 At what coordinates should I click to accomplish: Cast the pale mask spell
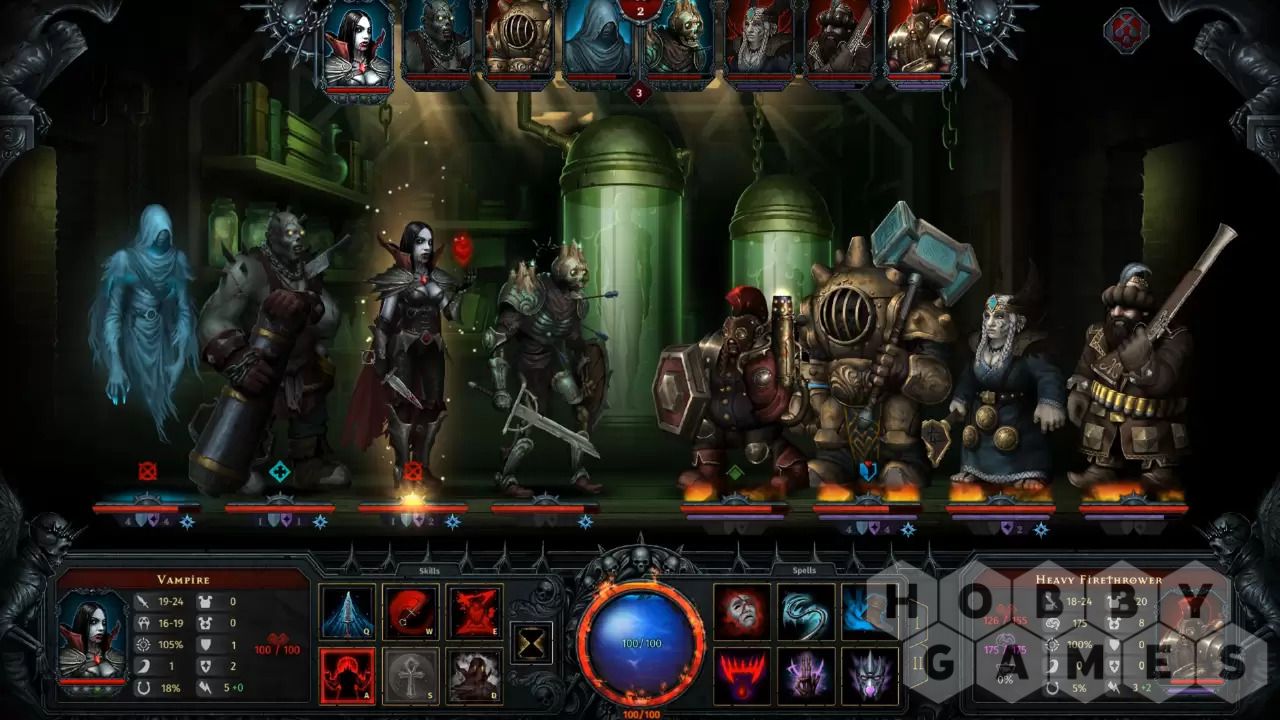[741, 612]
